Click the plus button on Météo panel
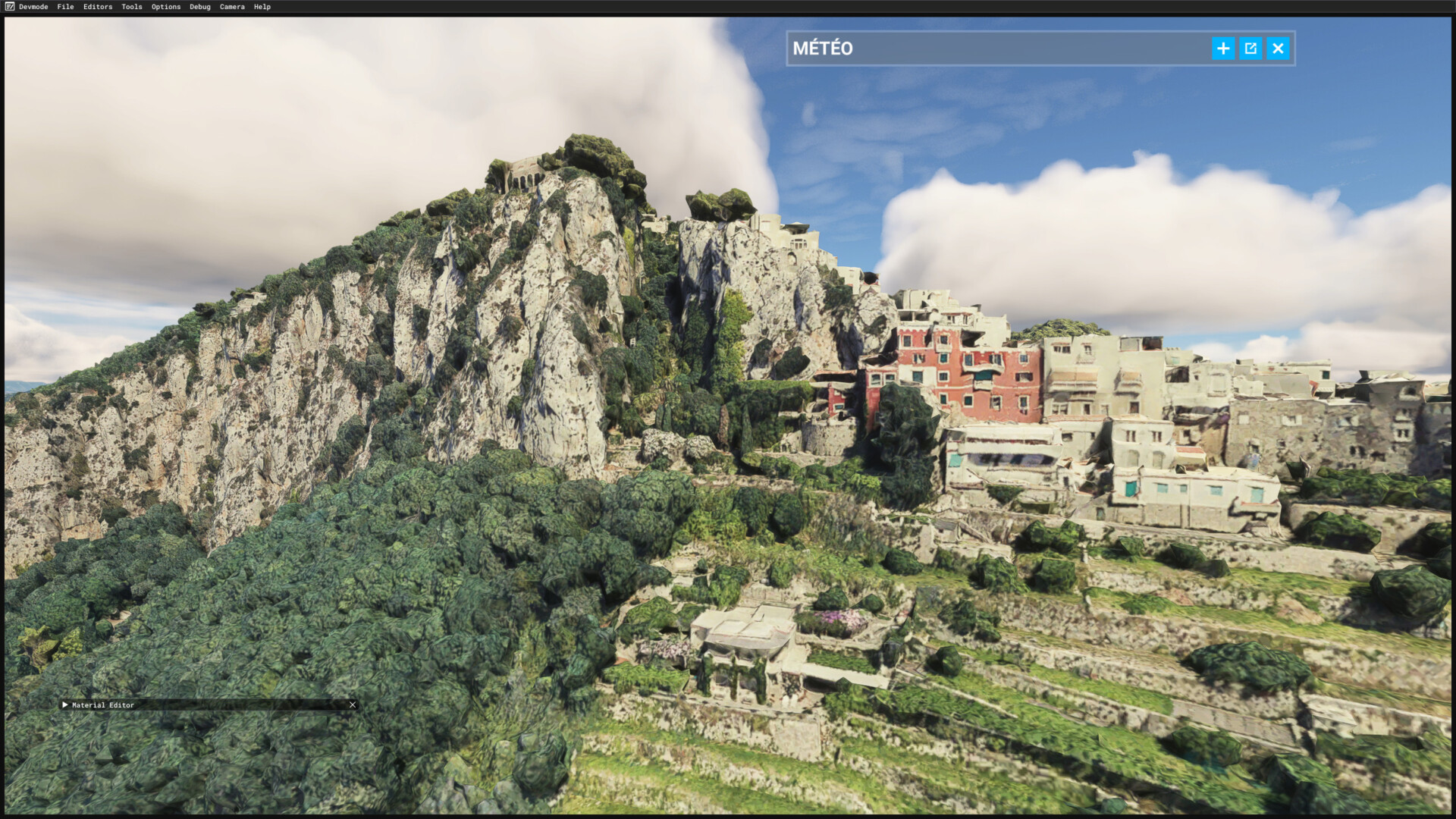 pyautogui.click(x=1222, y=49)
